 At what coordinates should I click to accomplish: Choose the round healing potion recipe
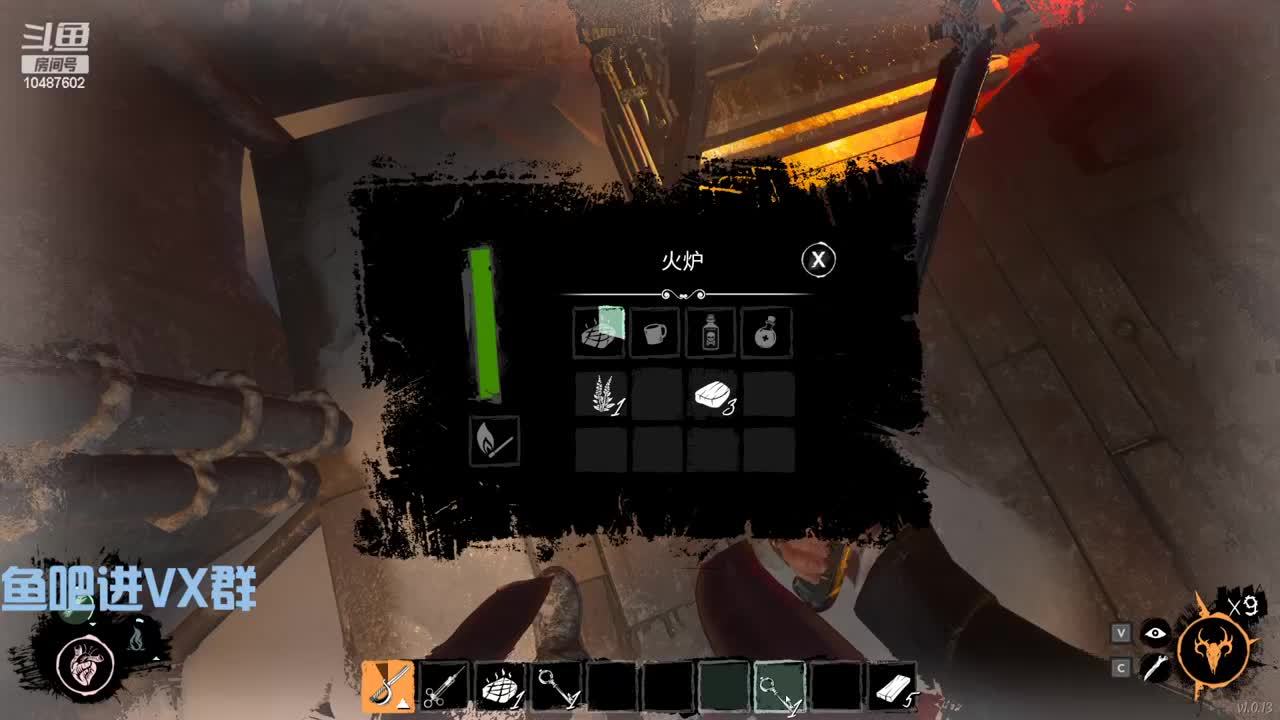[767, 333]
